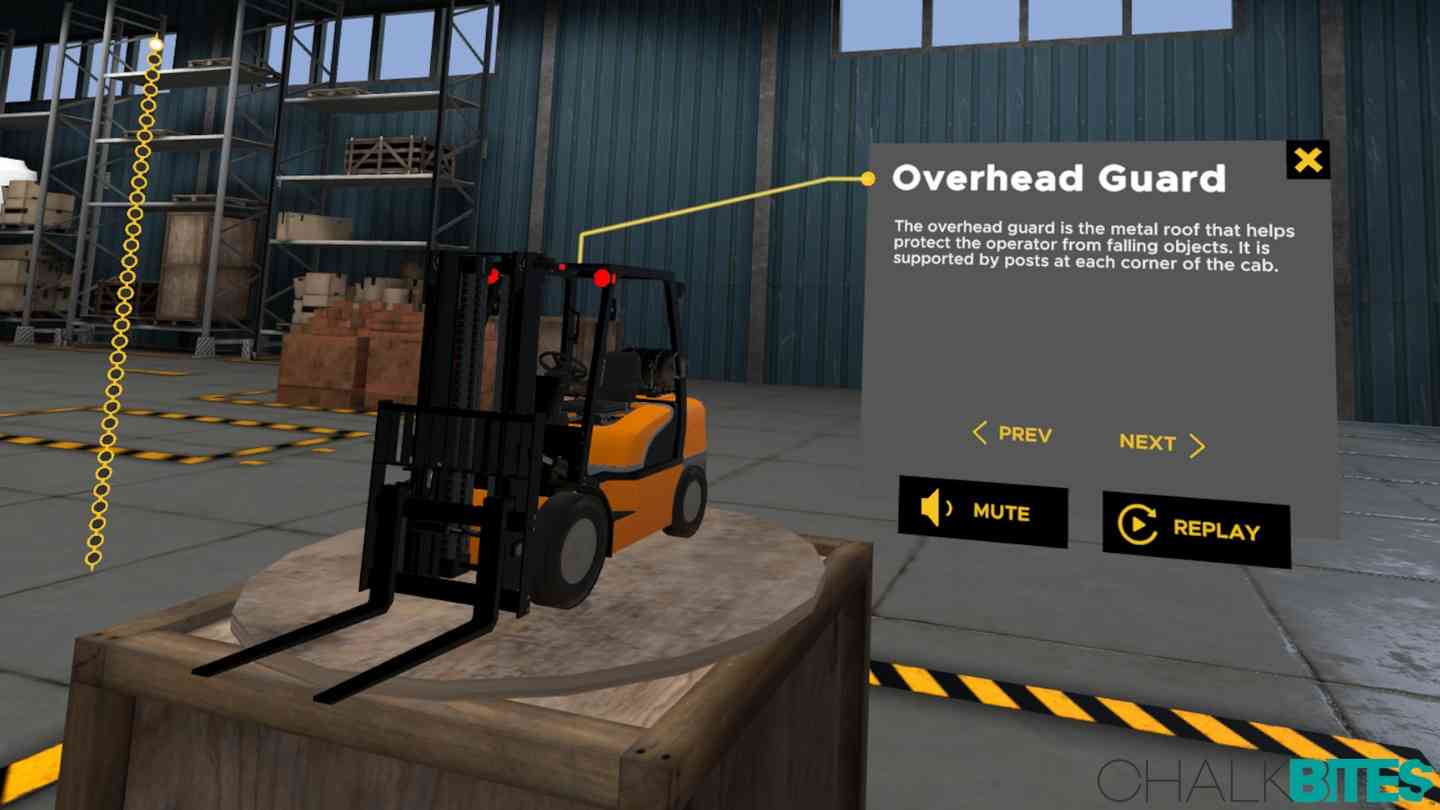The image size is (1440, 810).
Task: Select the red hotspot on the forklift mast
Action: pos(493,277)
